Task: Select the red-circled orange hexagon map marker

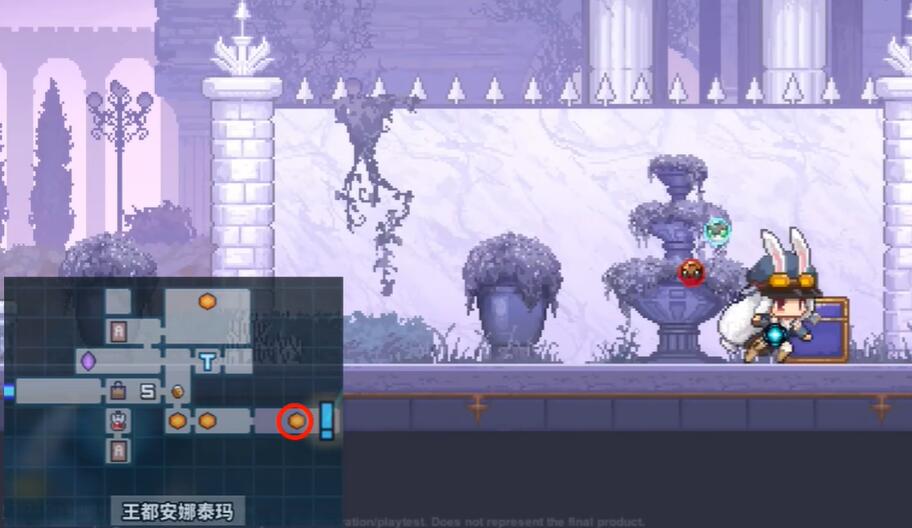Action: [x=296, y=421]
